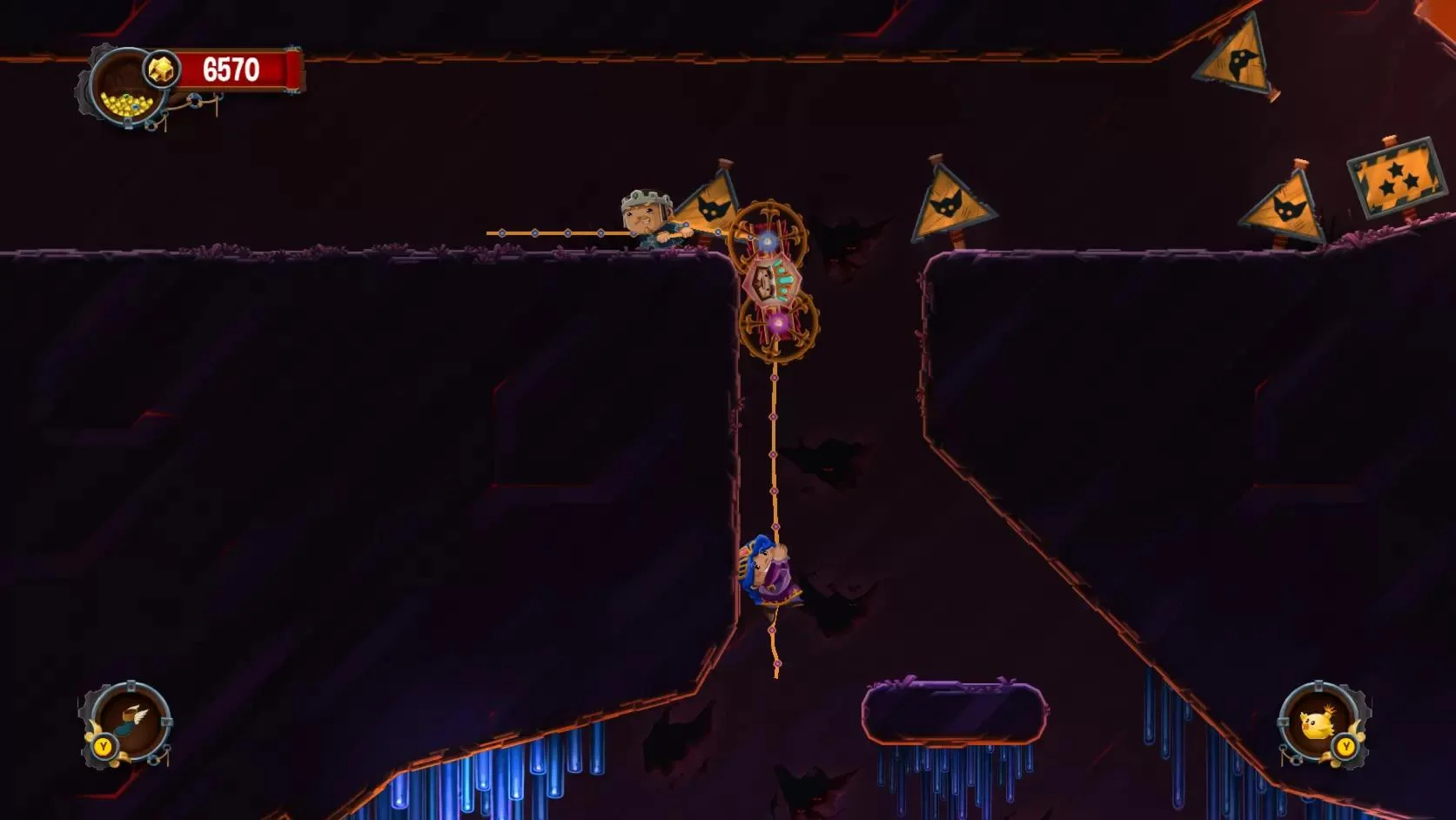Click the purple floating platform below

click(x=955, y=709)
